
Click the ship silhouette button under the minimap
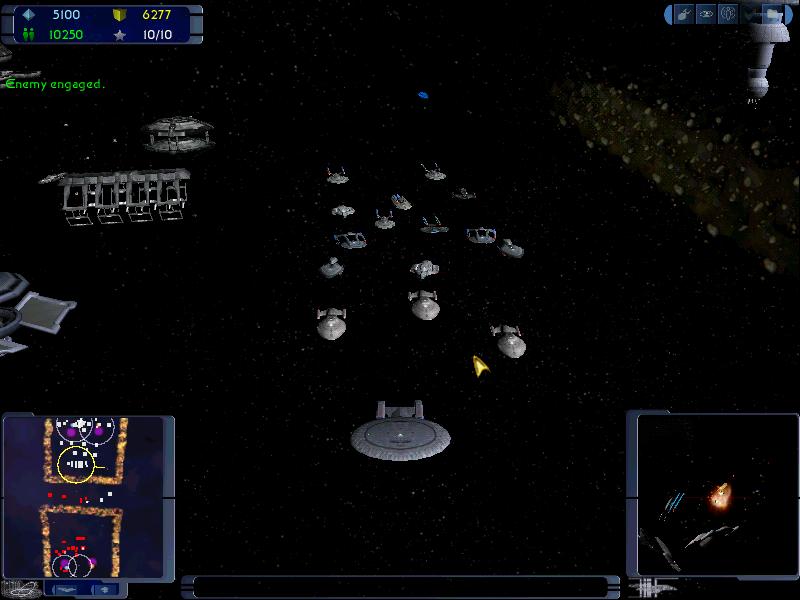point(67,589)
